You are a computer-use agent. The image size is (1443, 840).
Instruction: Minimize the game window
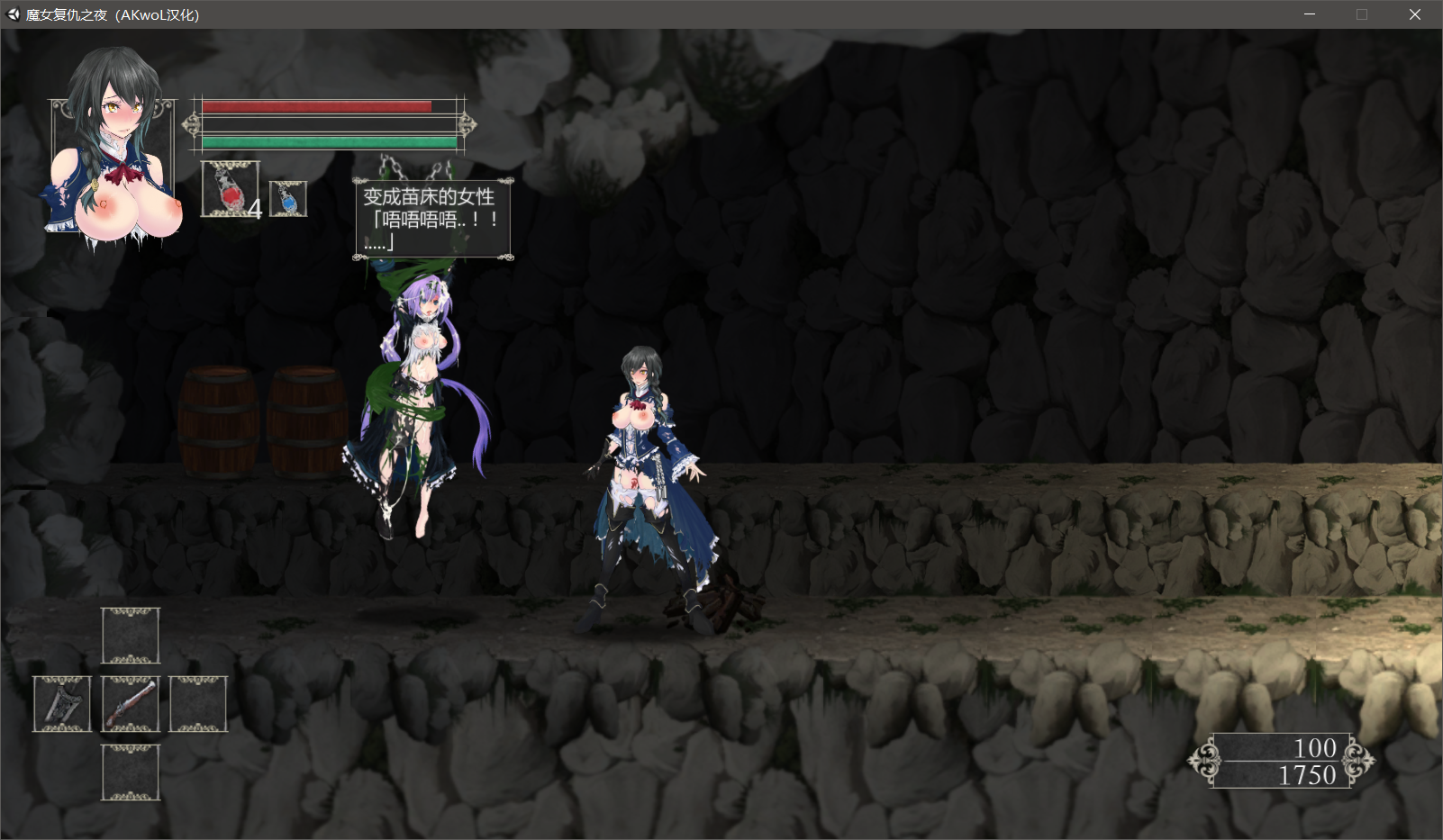click(1310, 14)
